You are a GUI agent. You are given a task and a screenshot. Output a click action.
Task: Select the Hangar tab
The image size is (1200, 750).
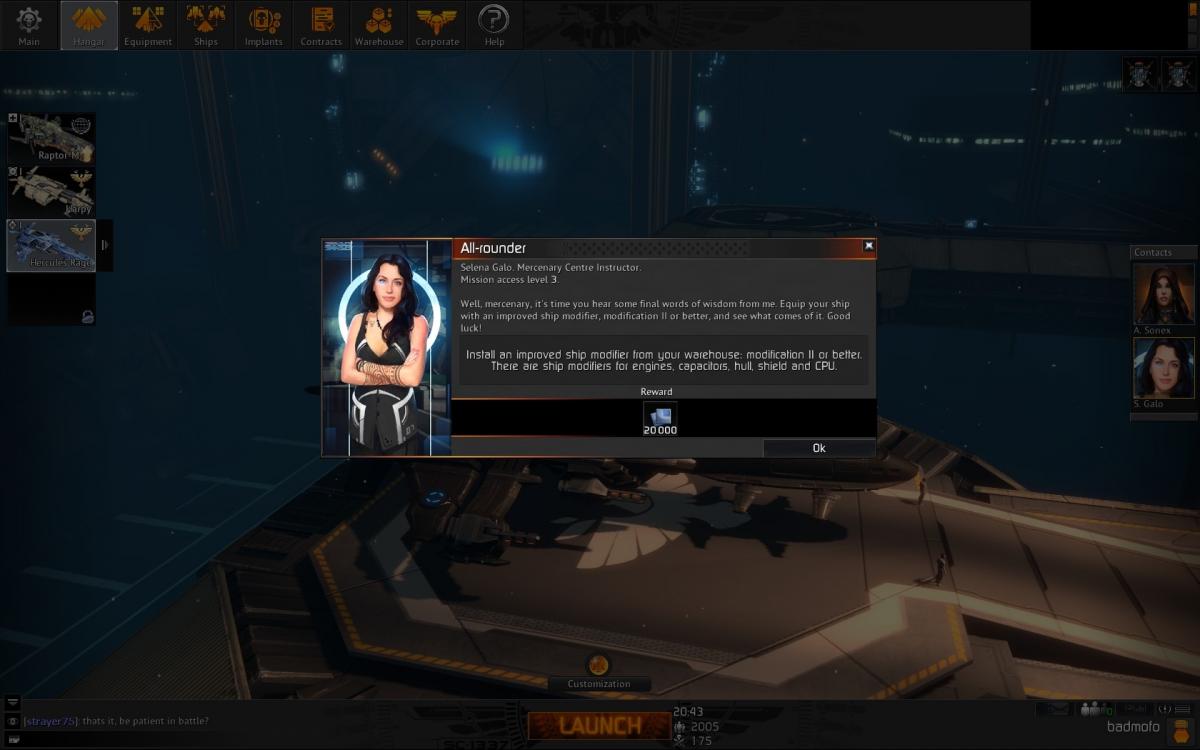pyautogui.click(x=89, y=25)
